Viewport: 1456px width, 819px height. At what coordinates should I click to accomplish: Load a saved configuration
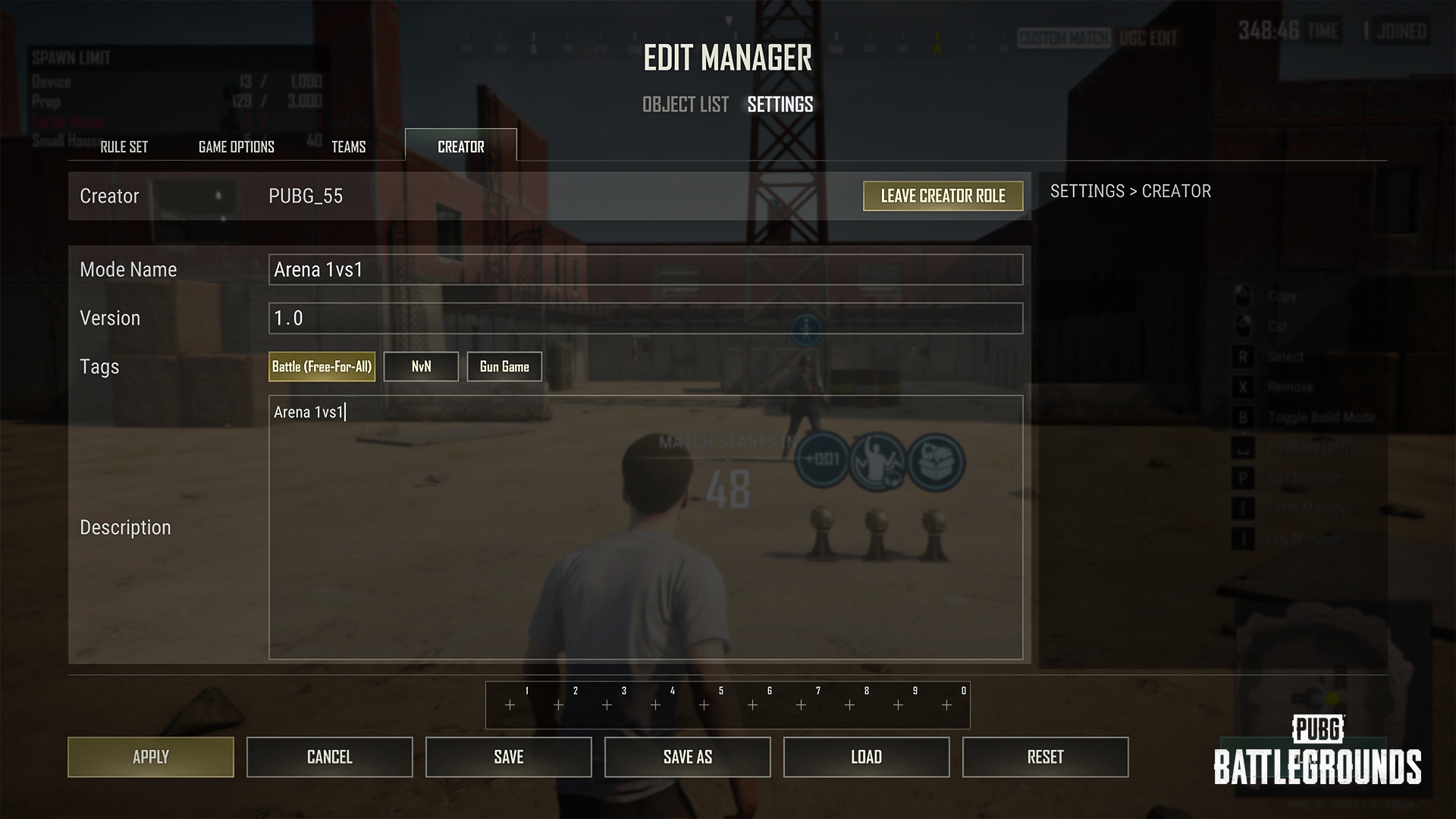(x=867, y=757)
